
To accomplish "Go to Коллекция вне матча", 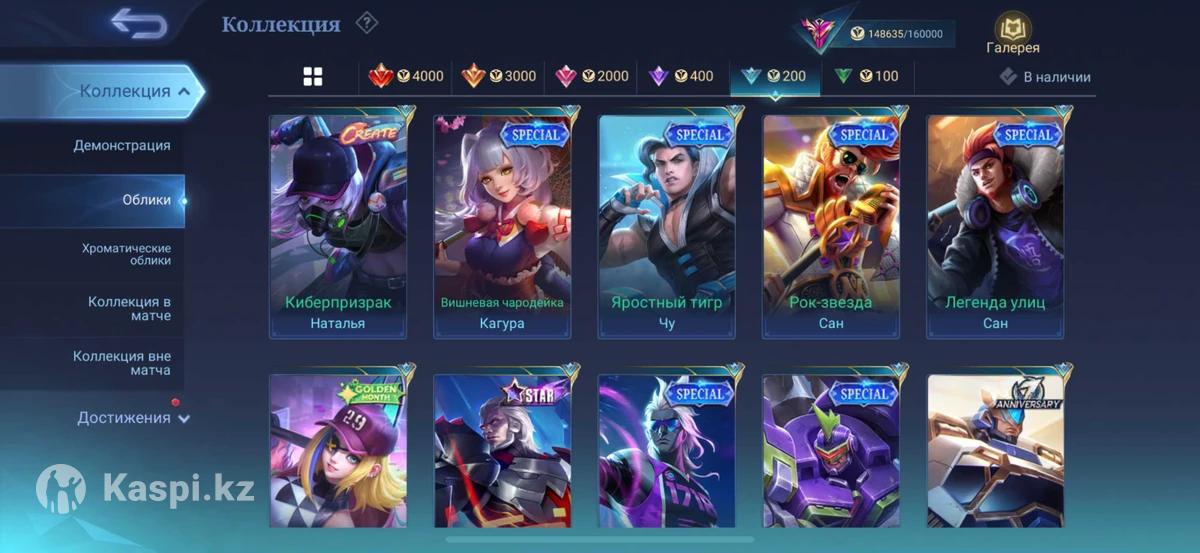I will click(122, 363).
